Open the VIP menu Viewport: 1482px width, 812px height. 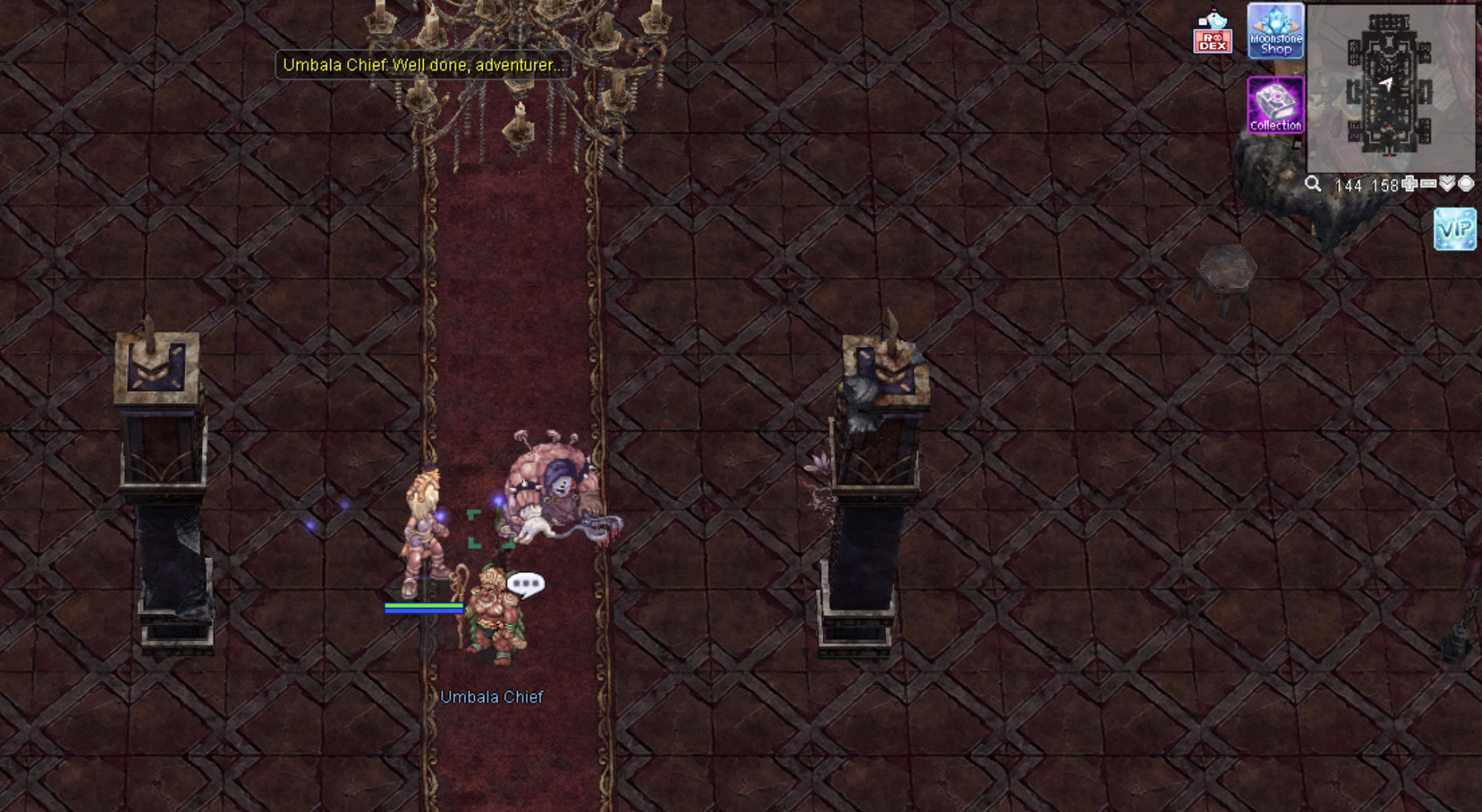pyautogui.click(x=1455, y=229)
